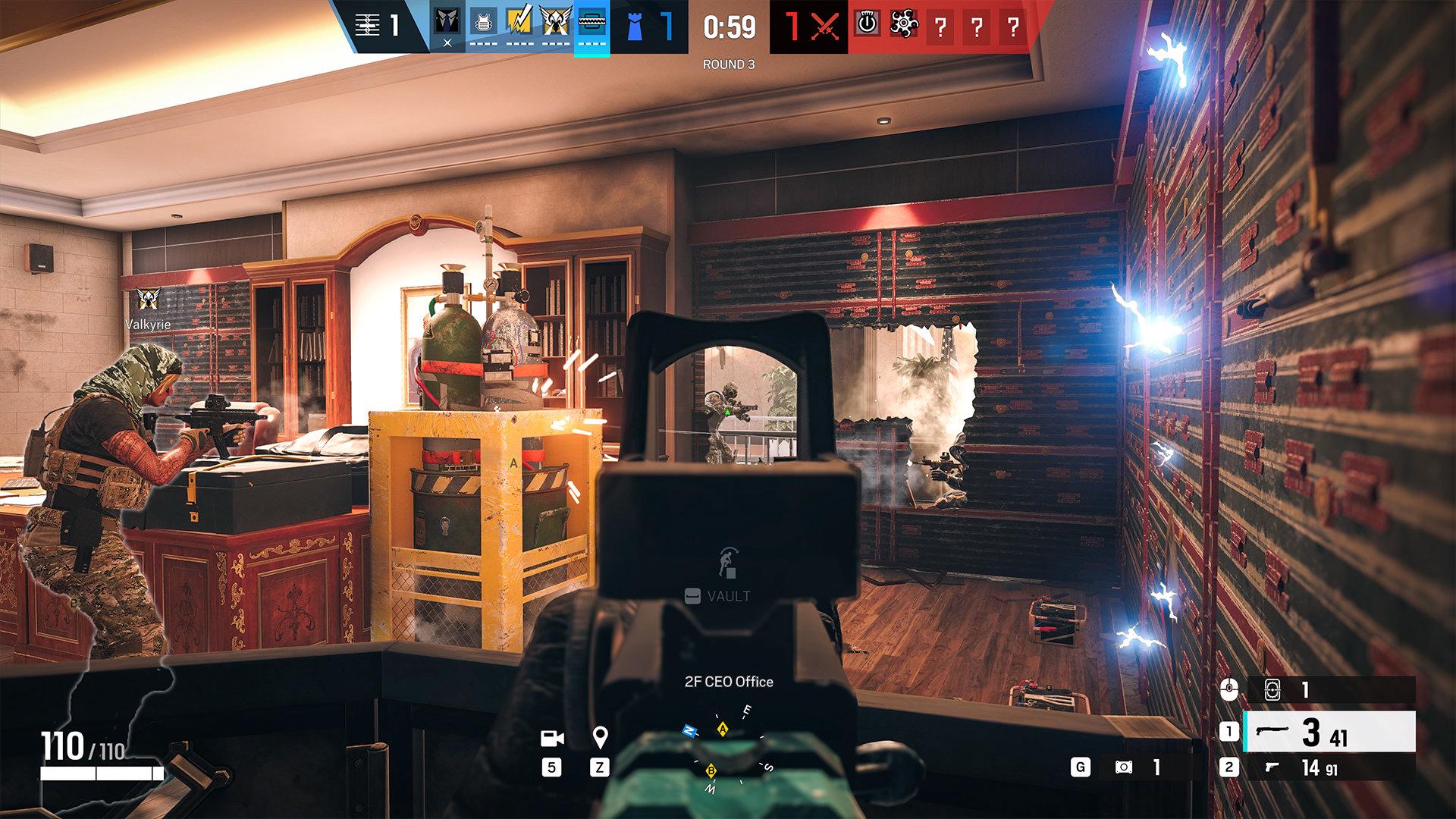The height and width of the screenshot is (819, 1456).
Task: Click the G grenade camera button
Action: pyautogui.click(x=1081, y=767)
